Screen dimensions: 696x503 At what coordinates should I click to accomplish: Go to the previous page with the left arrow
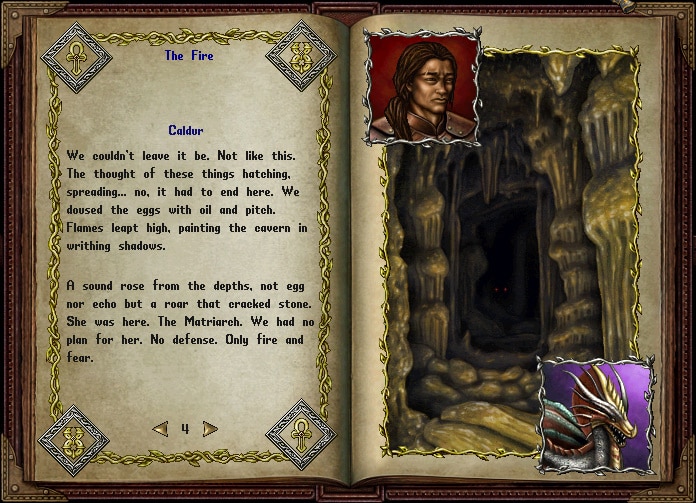(160, 429)
